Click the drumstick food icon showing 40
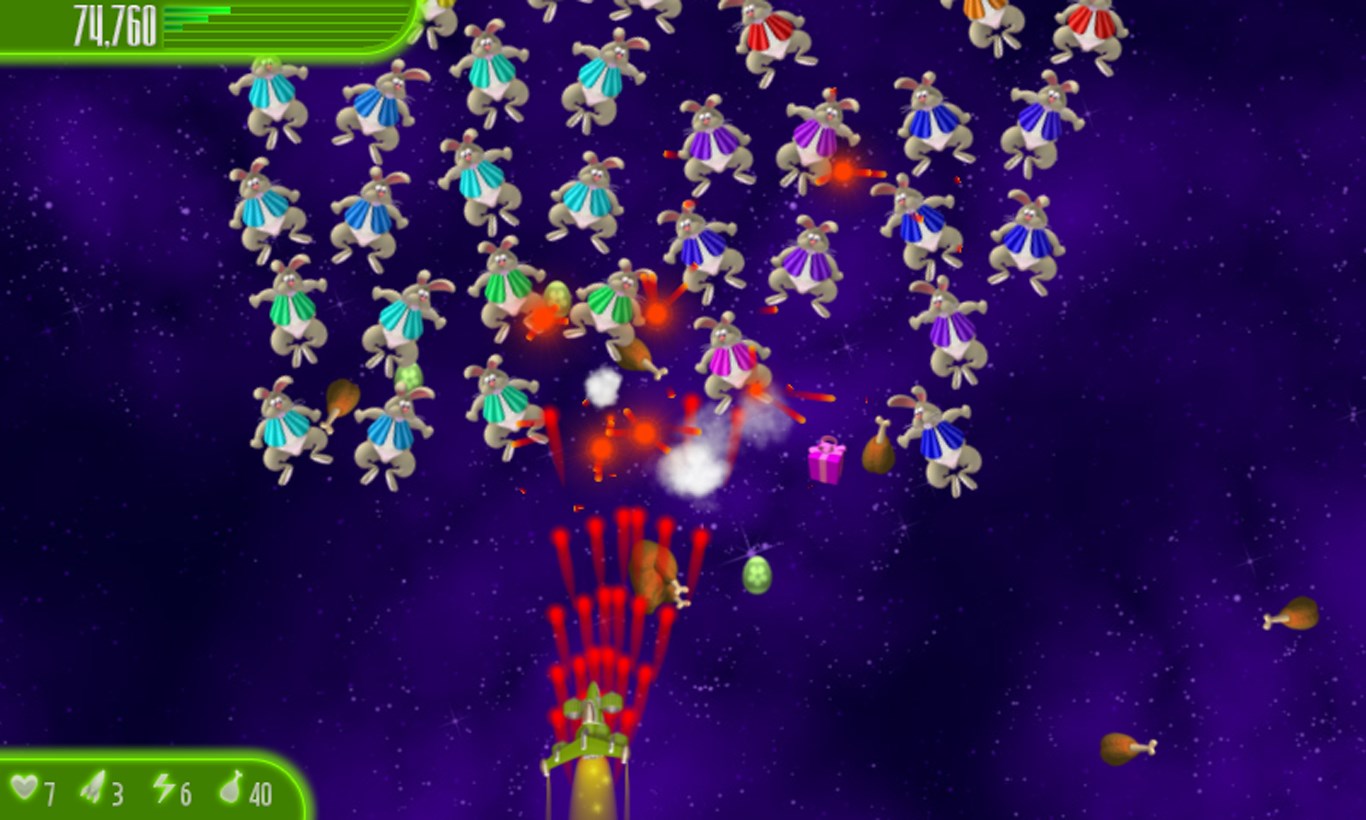 click(x=232, y=792)
